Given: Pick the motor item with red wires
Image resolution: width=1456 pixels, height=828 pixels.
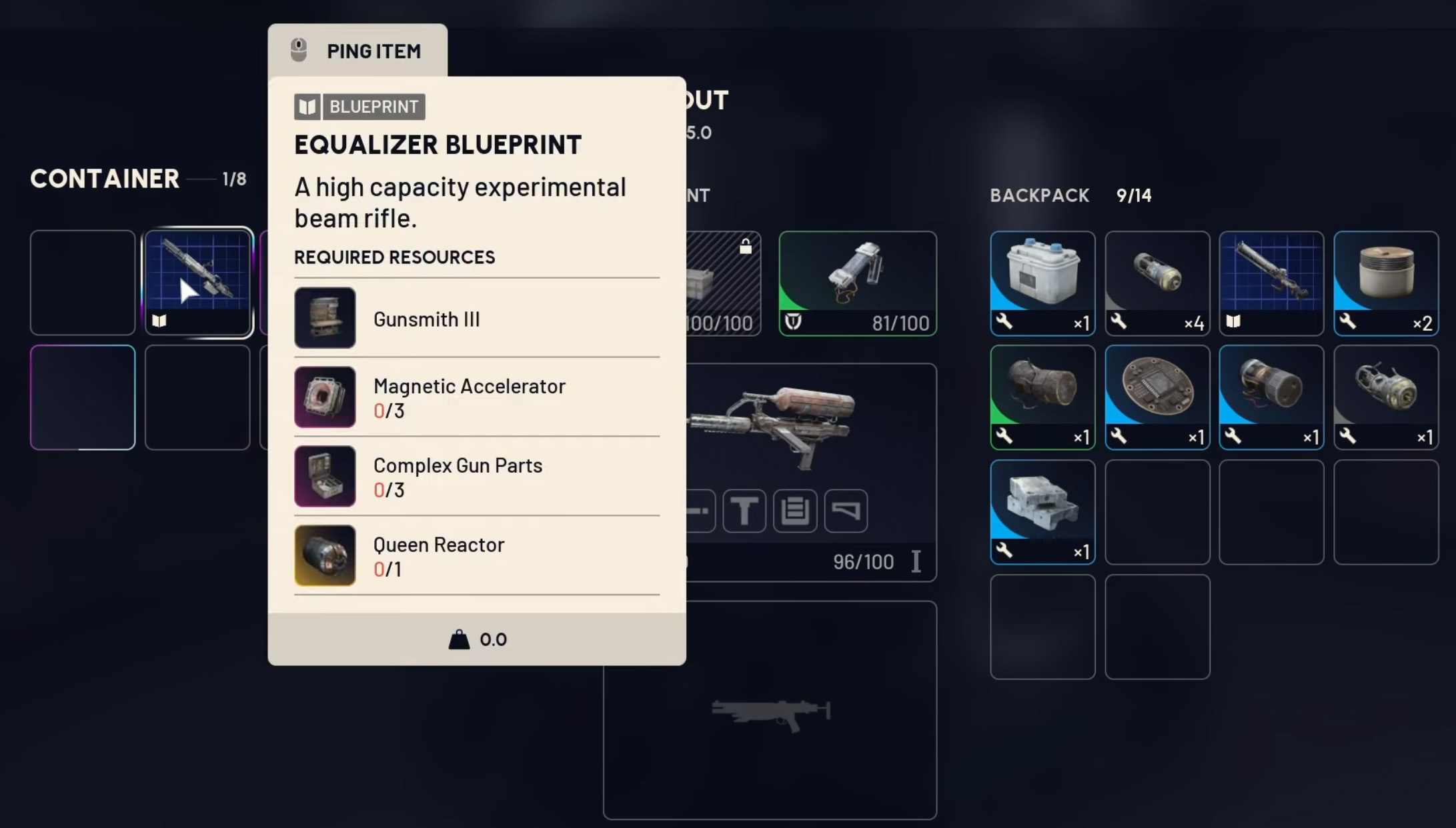Looking at the screenshot, I should point(1271,397).
